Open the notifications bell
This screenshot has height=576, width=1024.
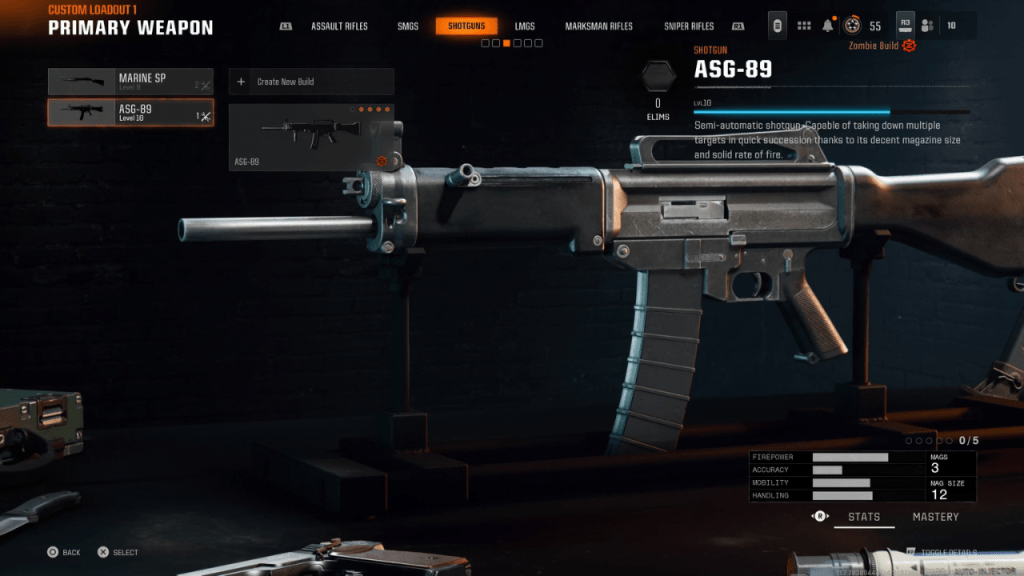[x=828, y=26]
